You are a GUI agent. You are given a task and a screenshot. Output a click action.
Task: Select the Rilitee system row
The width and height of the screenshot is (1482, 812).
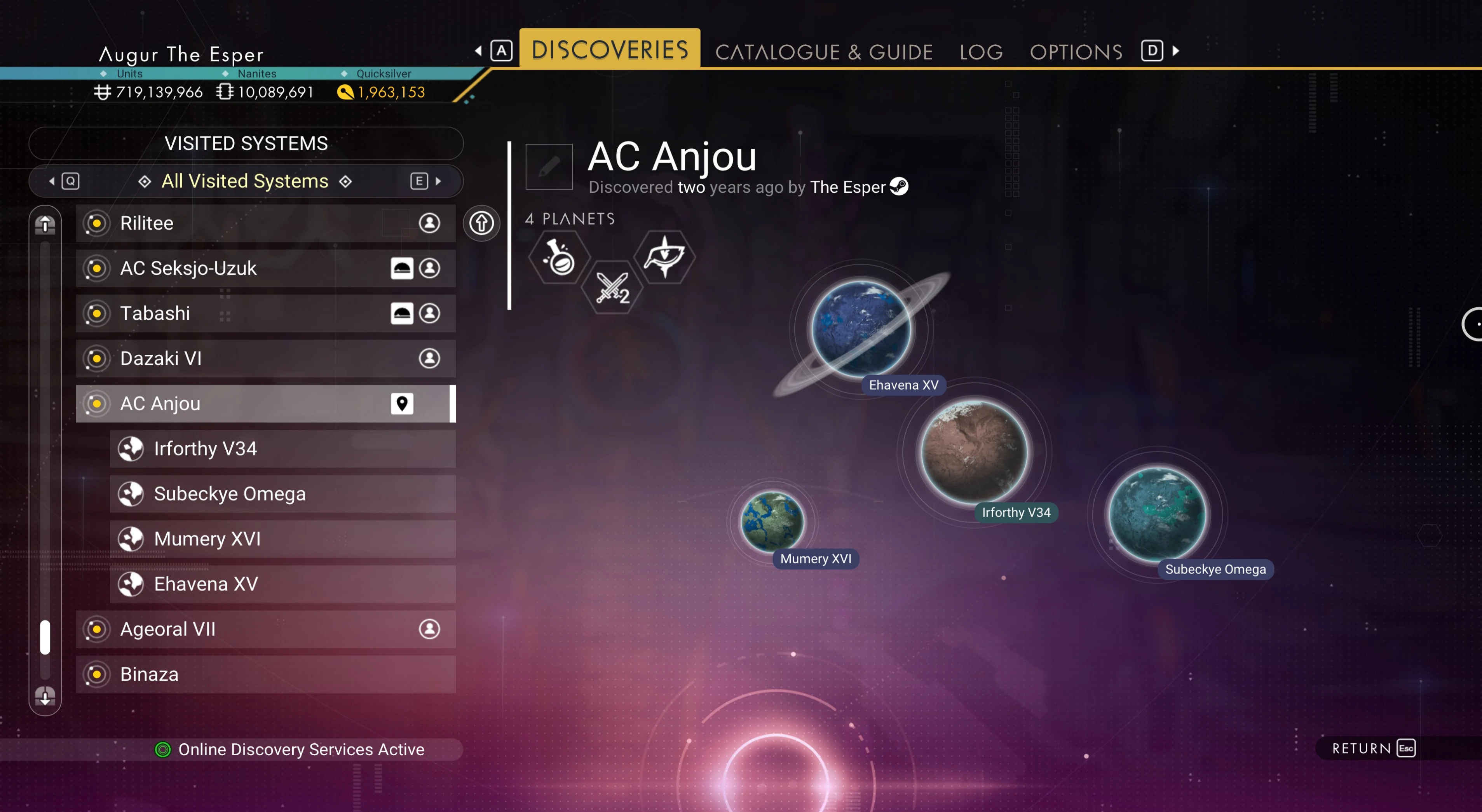click(265, 223)
